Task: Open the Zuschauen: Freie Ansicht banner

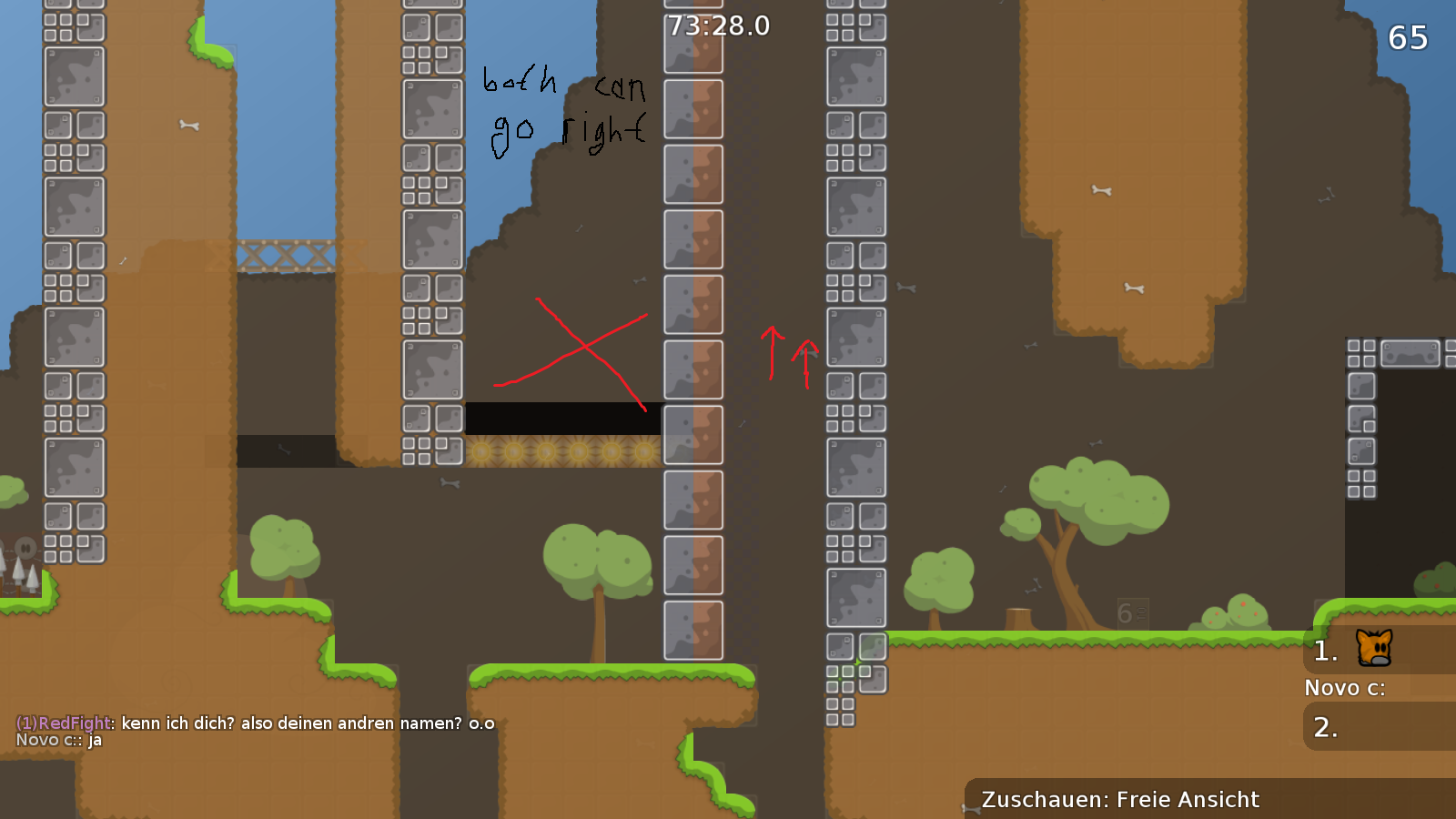Action: coord(1119,799)
